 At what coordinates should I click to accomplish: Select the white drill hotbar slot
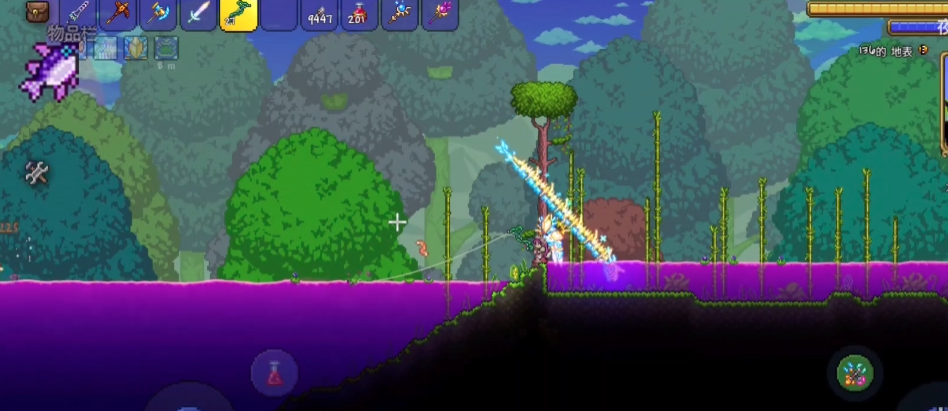(x=78, y=13)
